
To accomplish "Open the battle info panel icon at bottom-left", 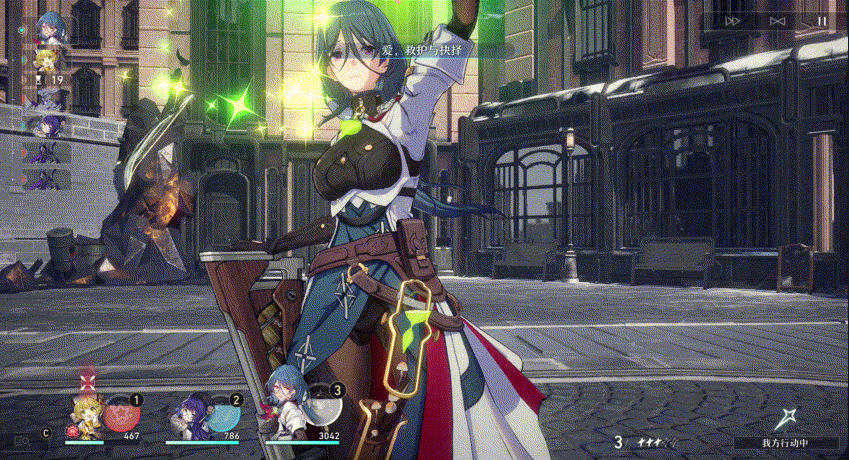I will pos(20,438).
